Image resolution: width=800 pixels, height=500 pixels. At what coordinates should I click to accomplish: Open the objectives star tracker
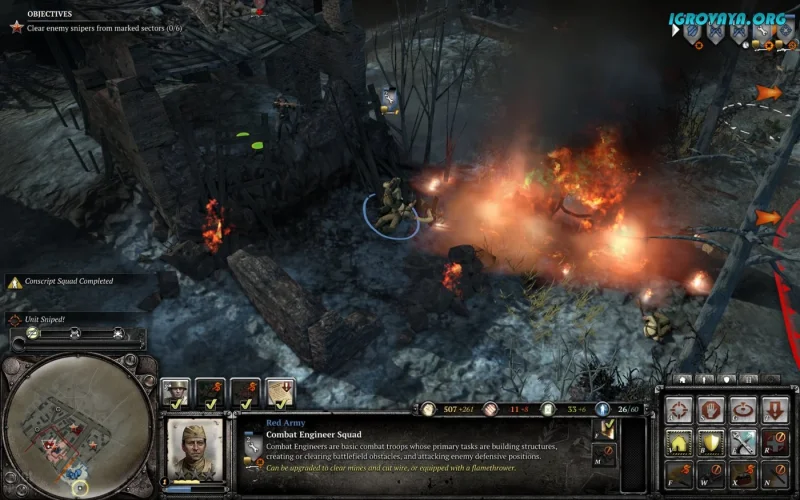(x=14, y=26)
